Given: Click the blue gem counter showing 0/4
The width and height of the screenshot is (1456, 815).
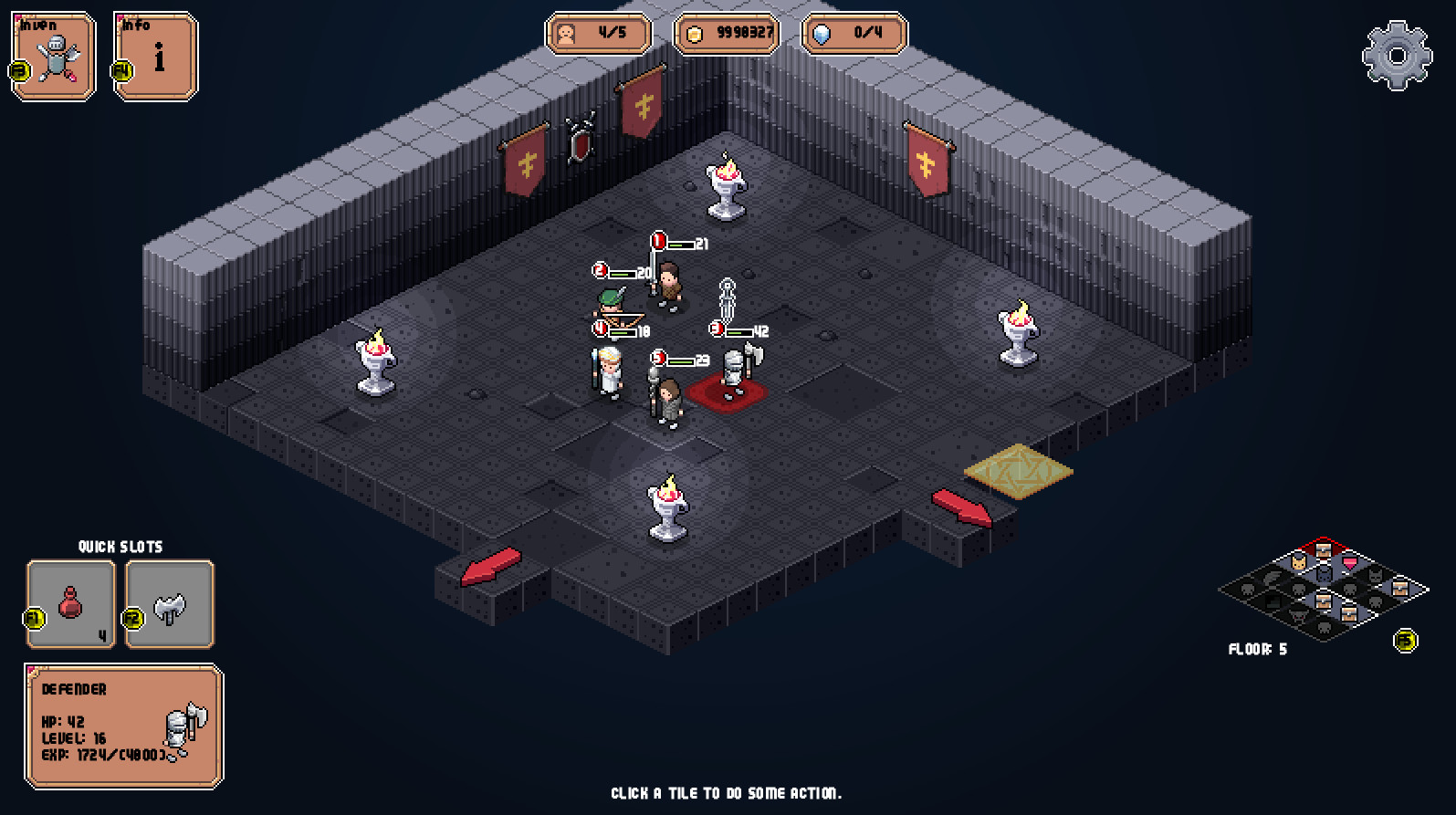Looking at the screenshot, I should [x=853, y=35].
